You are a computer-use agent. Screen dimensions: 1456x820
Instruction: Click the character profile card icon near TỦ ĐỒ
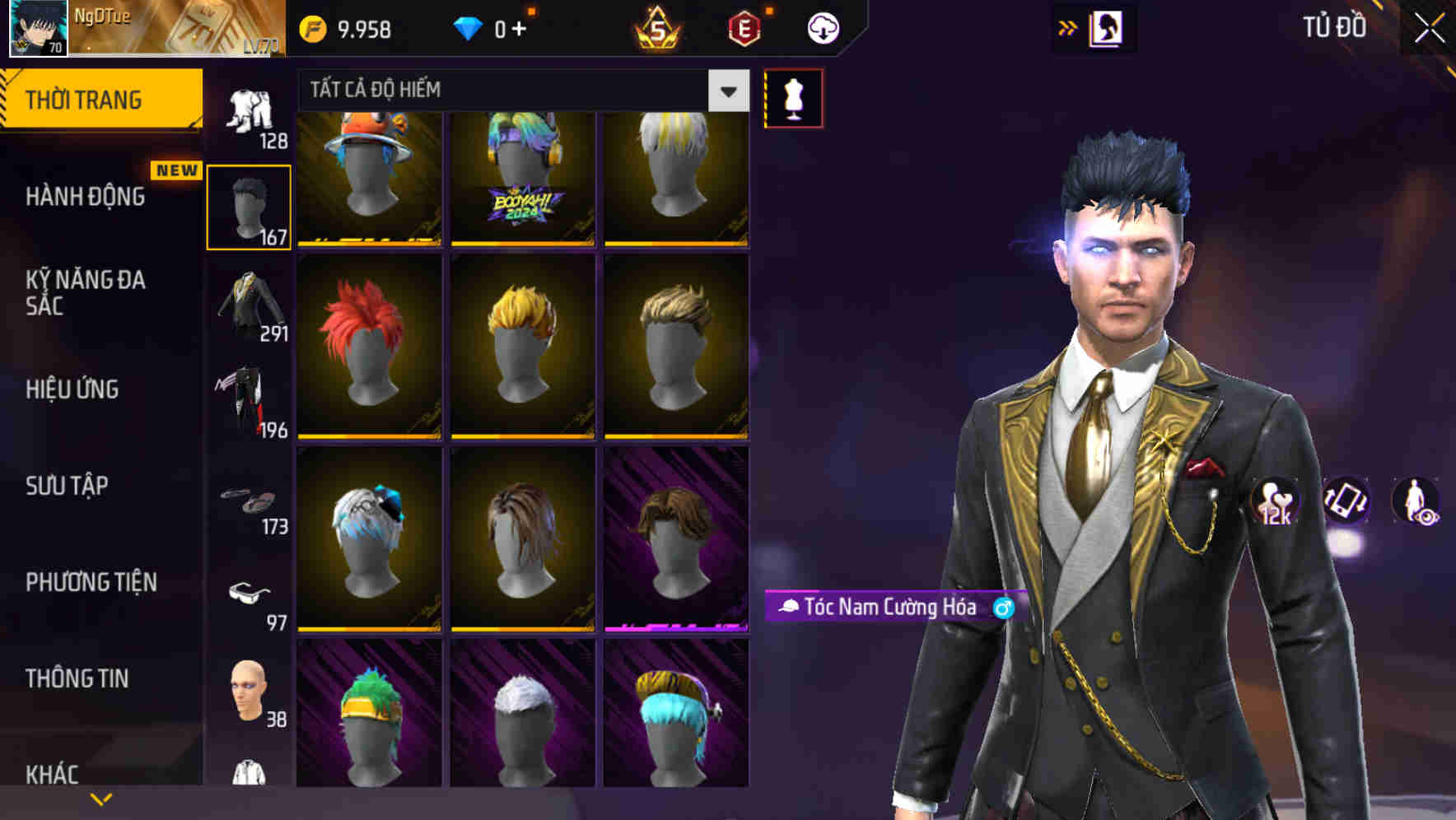(x=1106, y=27)
